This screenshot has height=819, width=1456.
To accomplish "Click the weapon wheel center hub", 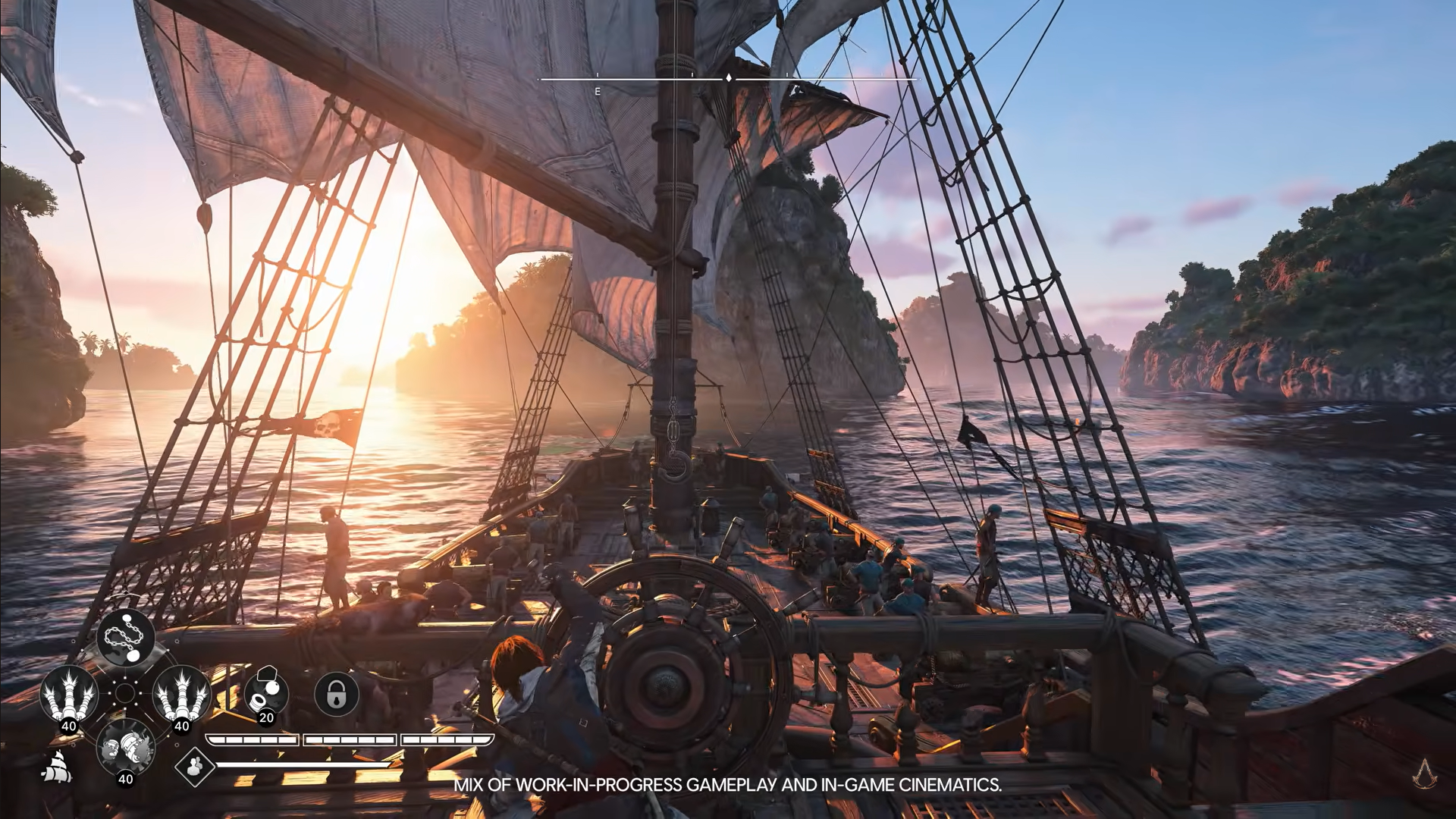I will 125,694.
